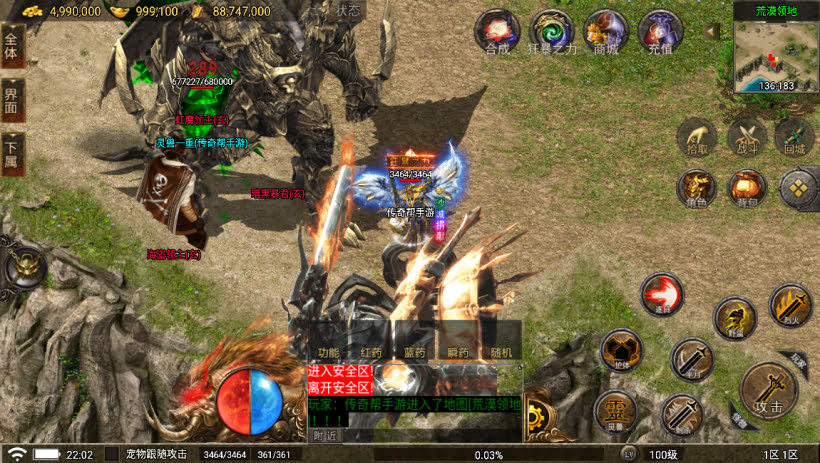Open the 背包 backpack
The image size is (820, 463).
pos(746,187)
